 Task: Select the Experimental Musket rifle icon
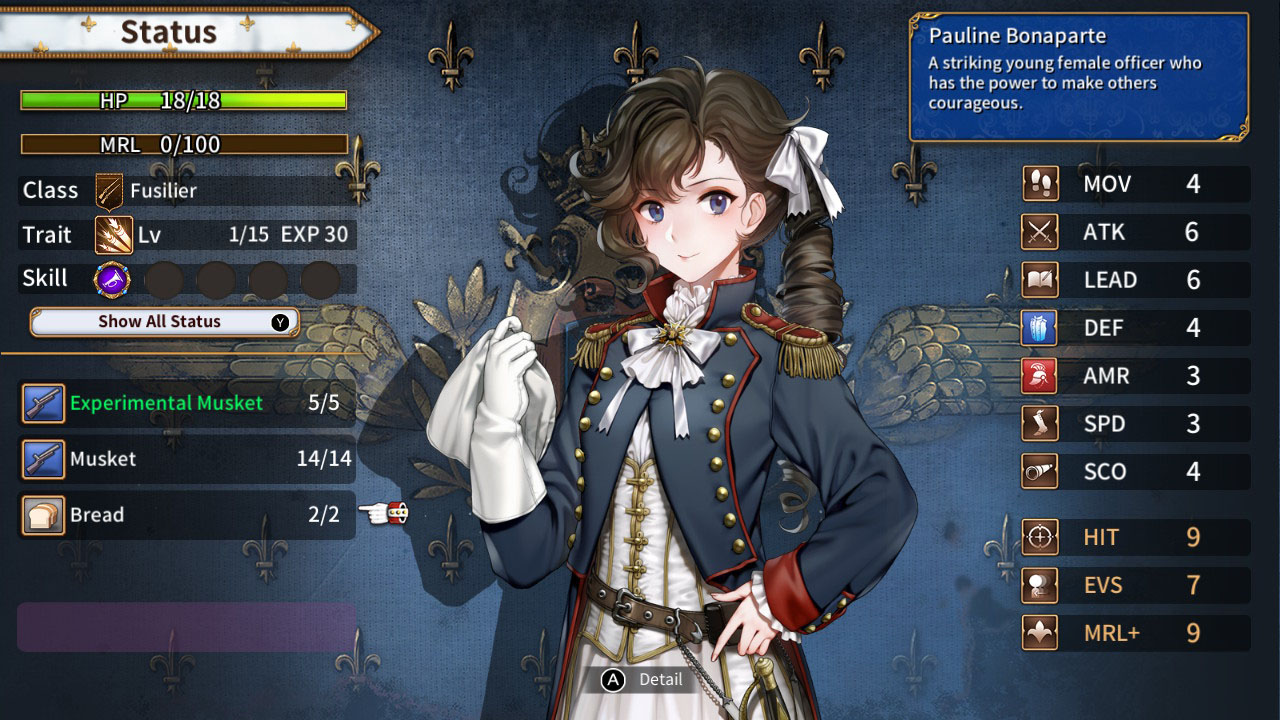[42, 403]
